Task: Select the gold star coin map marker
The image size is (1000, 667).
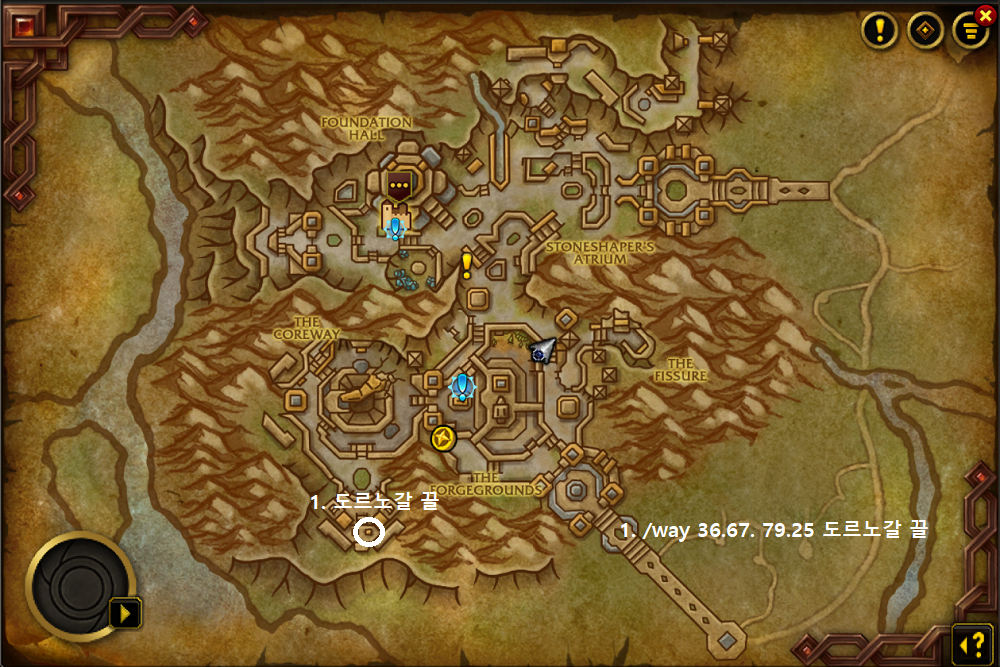Action: tap(443, 438)
